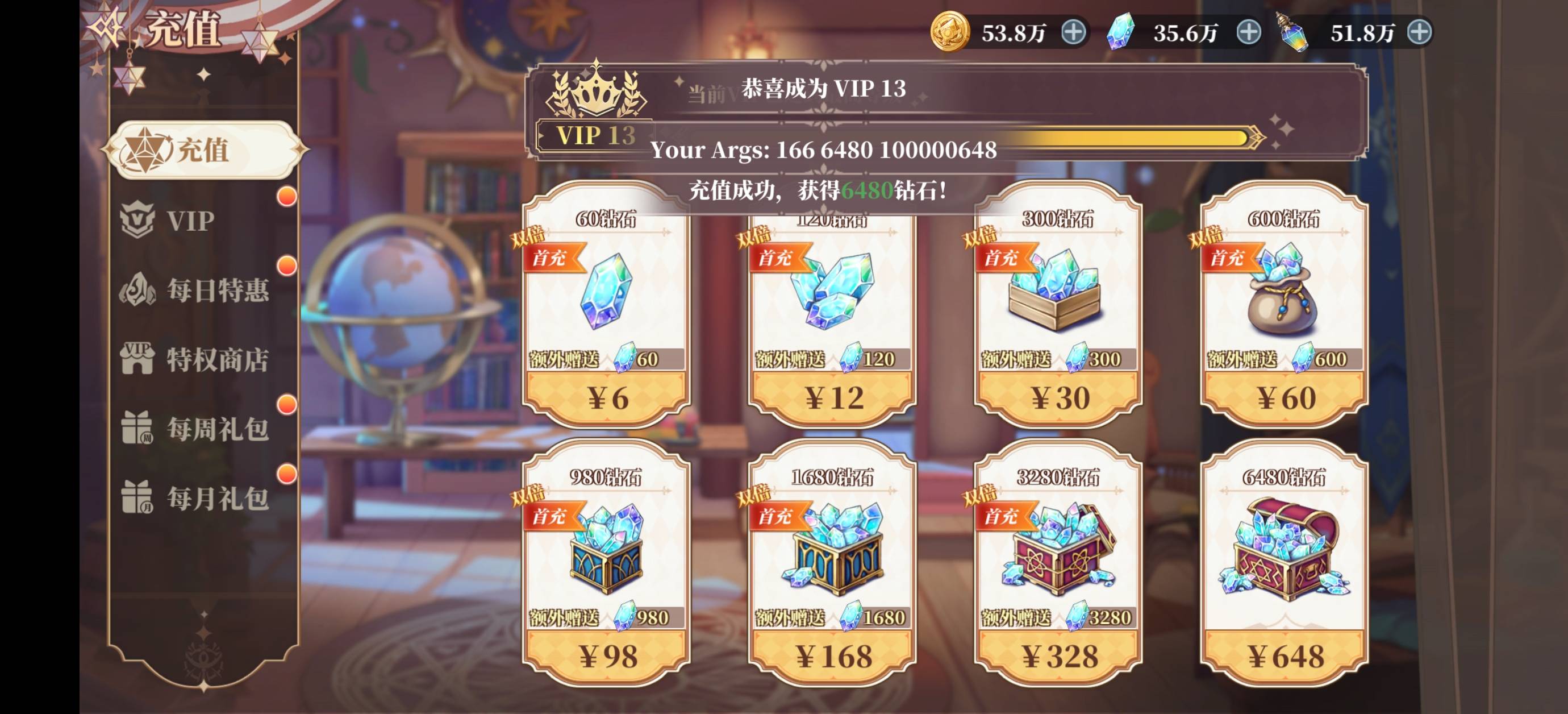Switch to 每日特惠 daily deals

coord(216,290)
